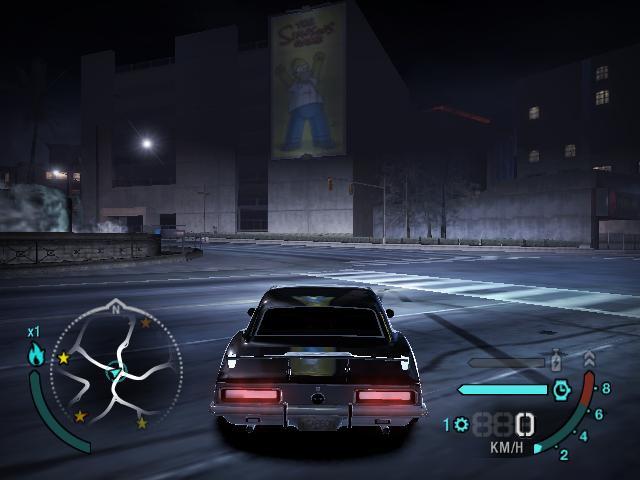
Task: Click the shift-up chevron indicator
Action: (x=588, y=357)
